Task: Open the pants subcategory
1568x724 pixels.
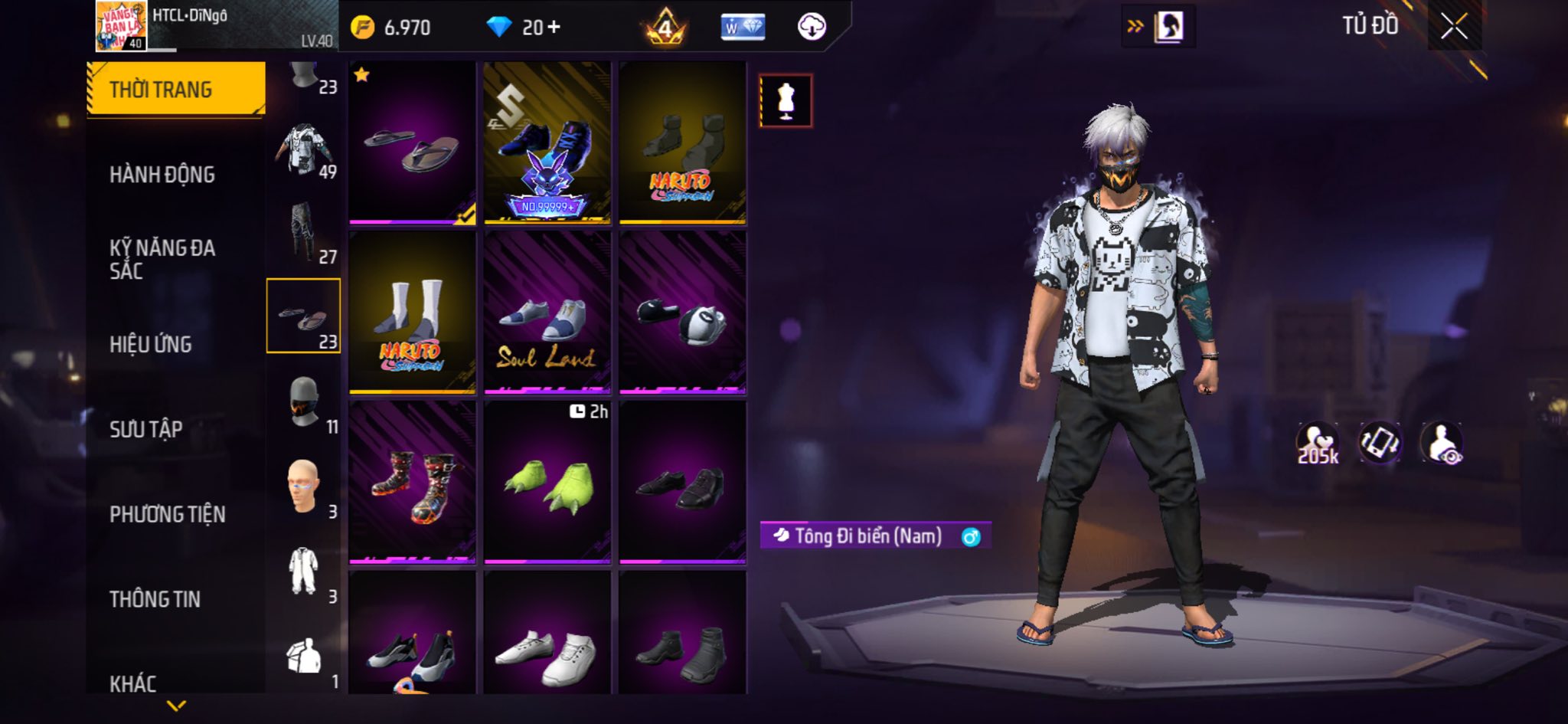Action: click(x=304, y=233)
